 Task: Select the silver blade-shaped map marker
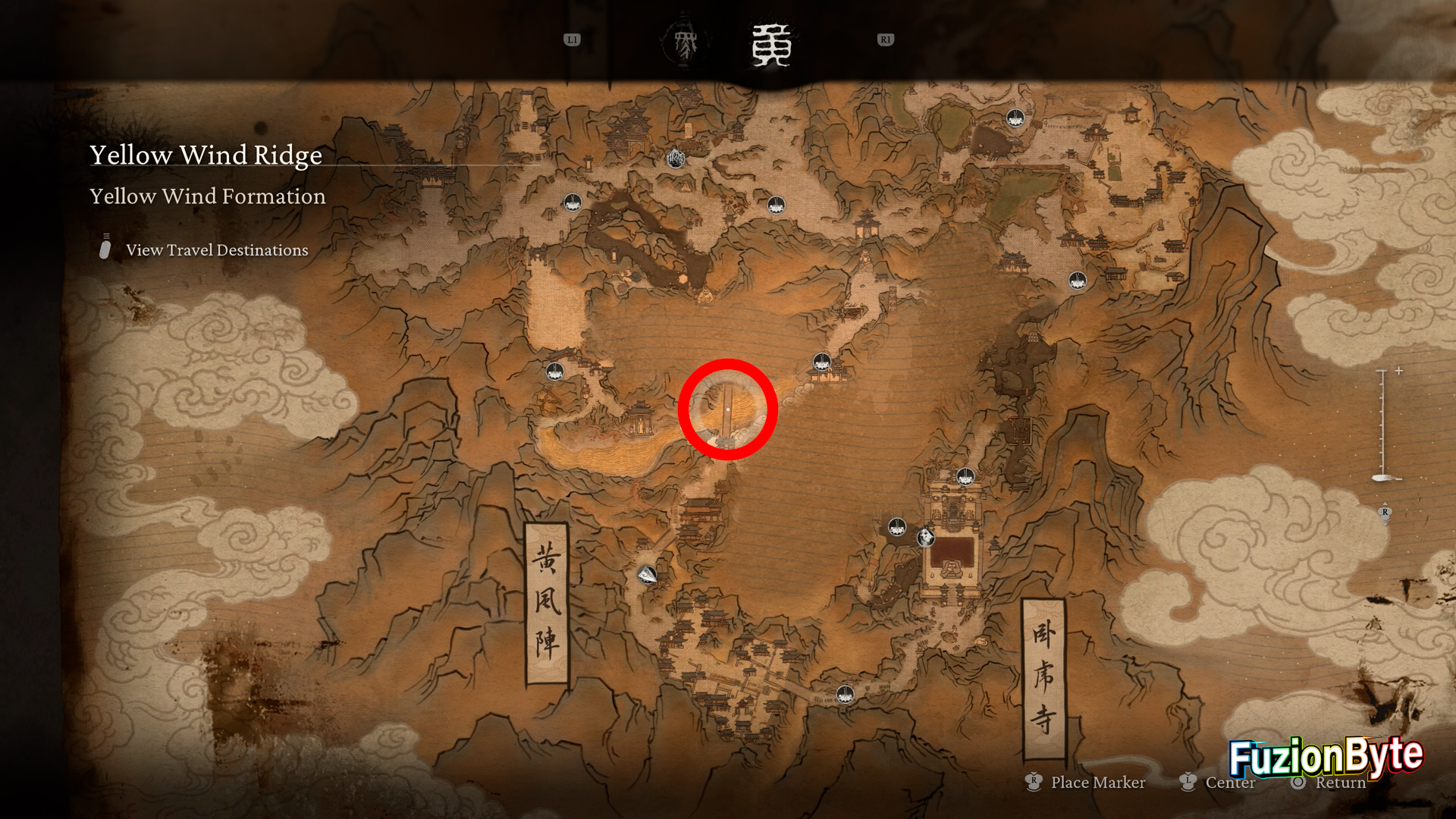coord(647,575)
